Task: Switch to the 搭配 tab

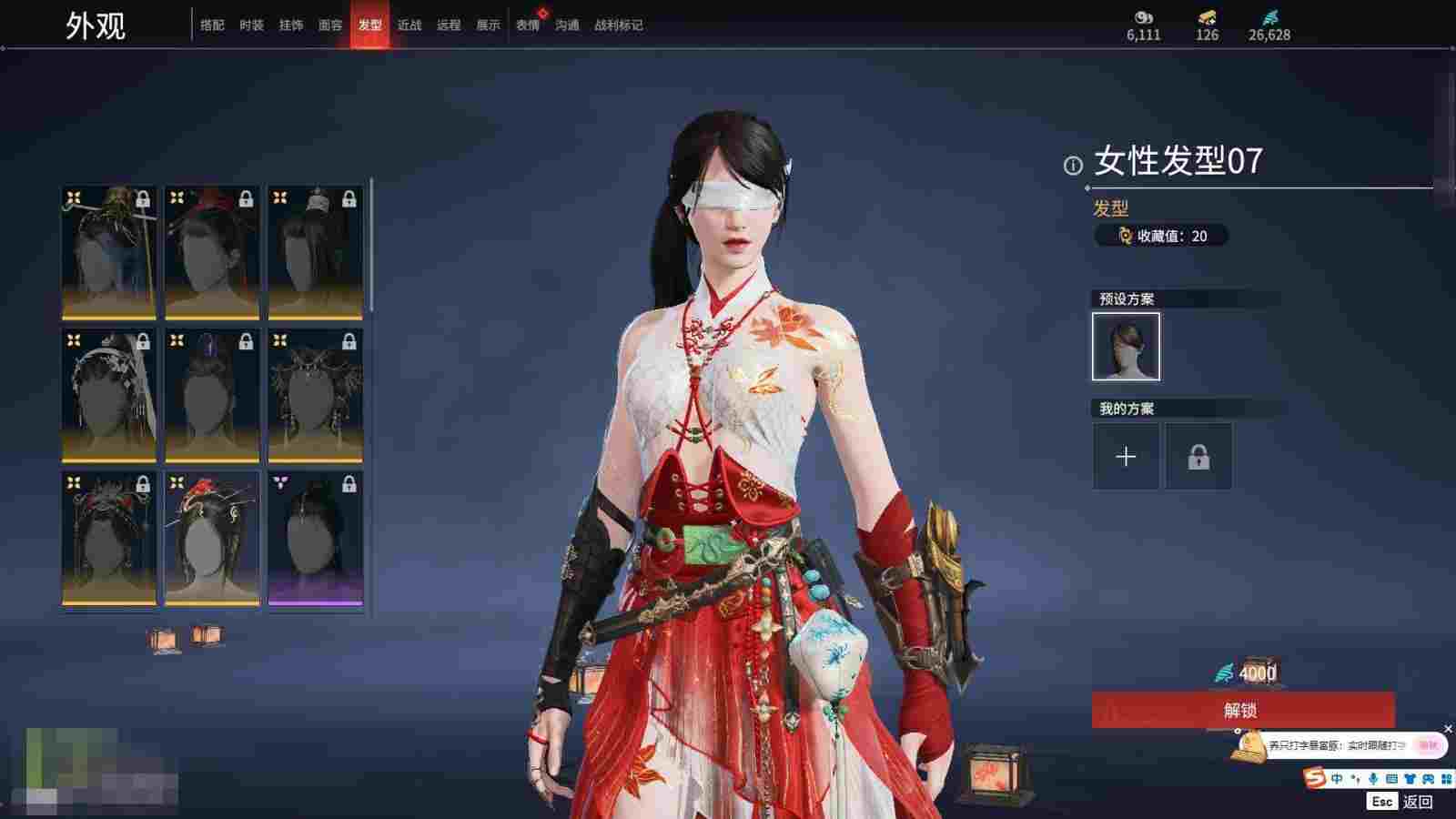Action: click(x=212, y=25)
